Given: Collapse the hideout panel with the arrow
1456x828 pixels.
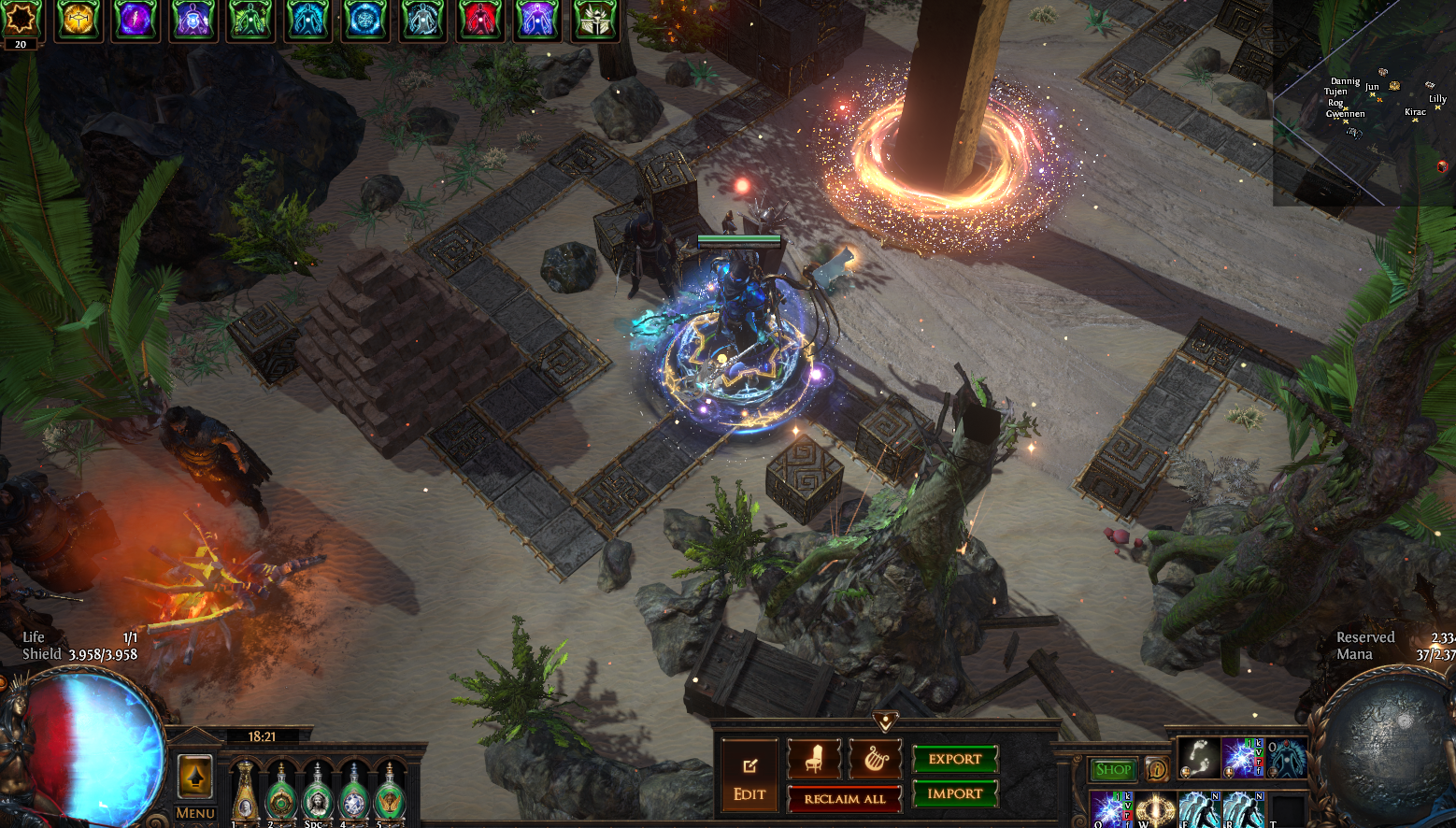Looking at the screenshot, I should click(x=885, y=721).
